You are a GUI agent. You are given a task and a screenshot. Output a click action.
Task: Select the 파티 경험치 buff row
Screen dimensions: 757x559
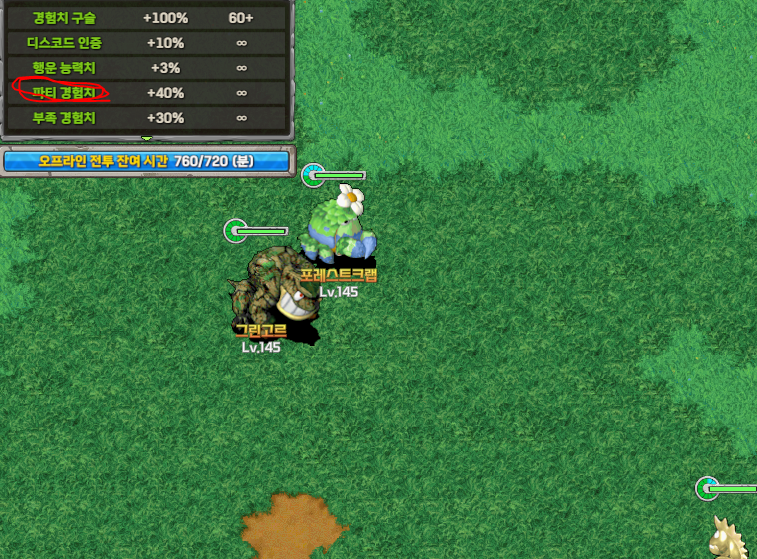145,92
